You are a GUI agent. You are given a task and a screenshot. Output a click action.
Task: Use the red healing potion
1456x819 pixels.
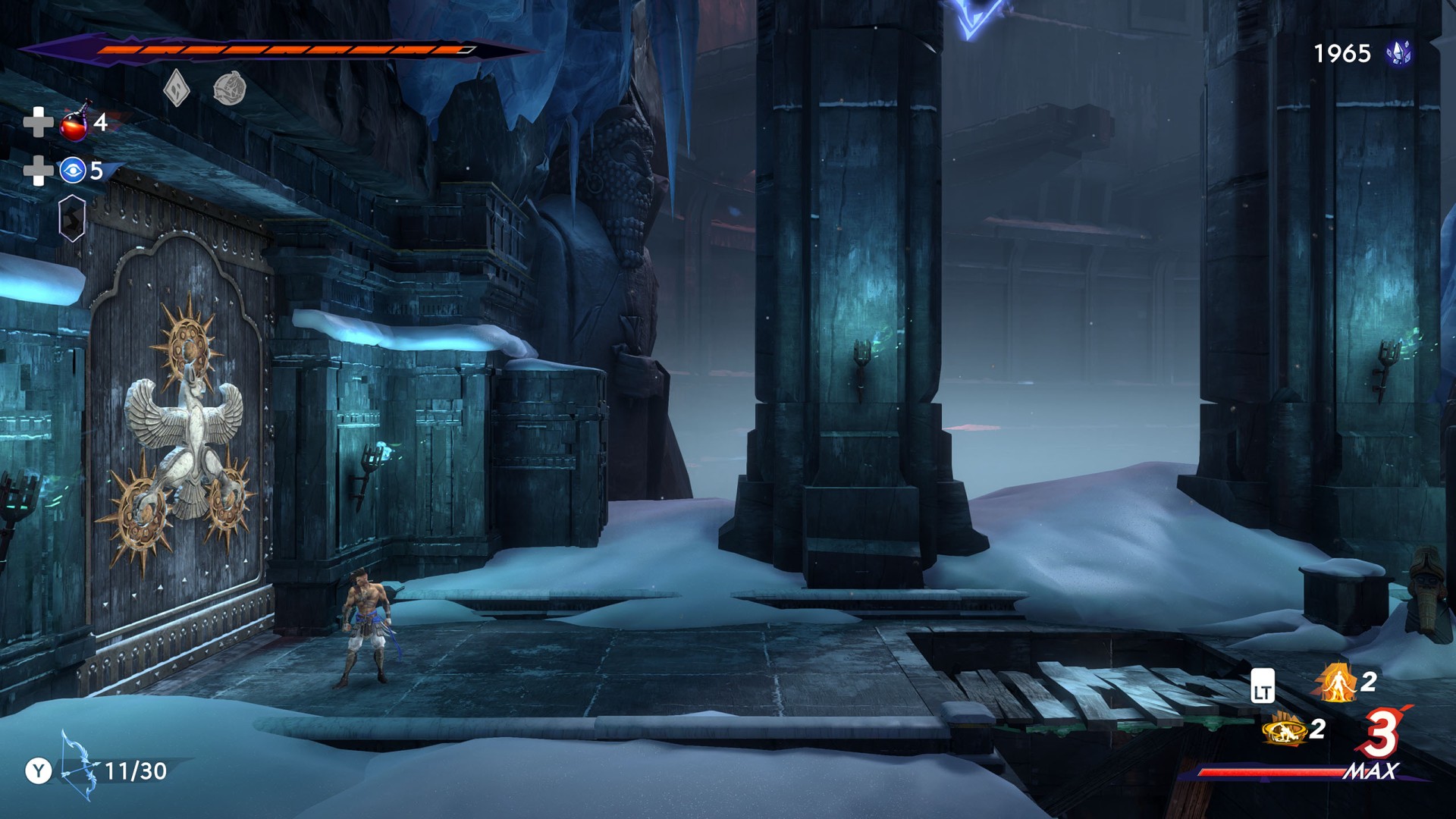coord(75,123)
